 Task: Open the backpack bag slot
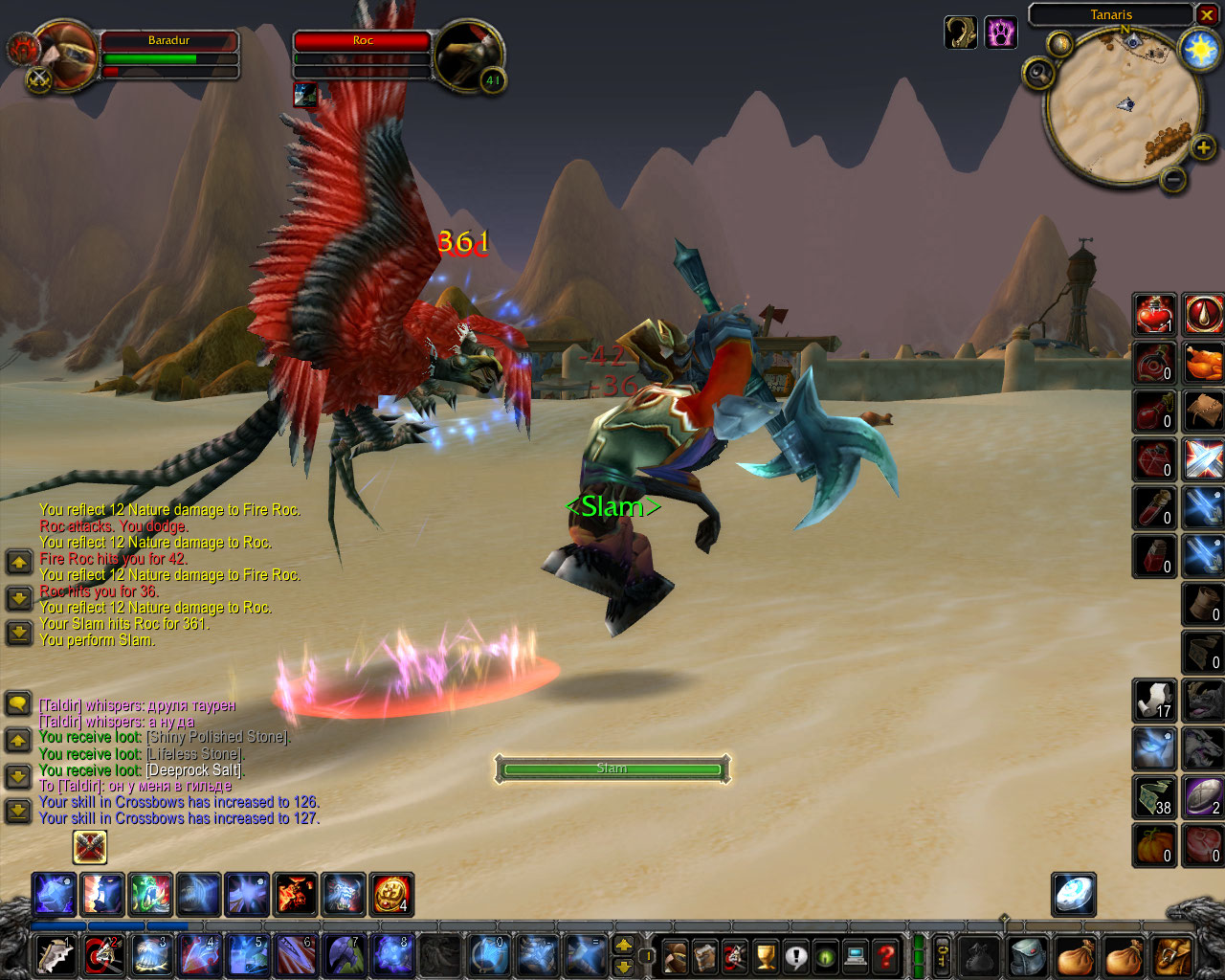point(1173,956)
